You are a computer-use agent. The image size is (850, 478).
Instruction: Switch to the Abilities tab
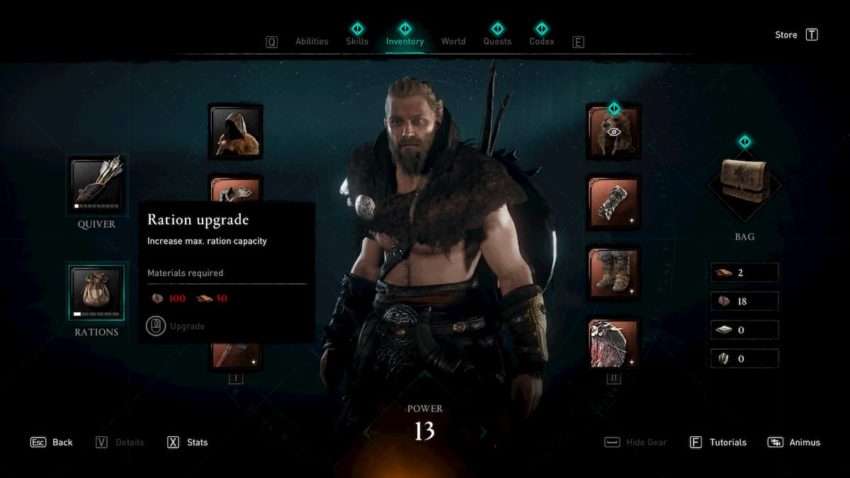[312, 42]
